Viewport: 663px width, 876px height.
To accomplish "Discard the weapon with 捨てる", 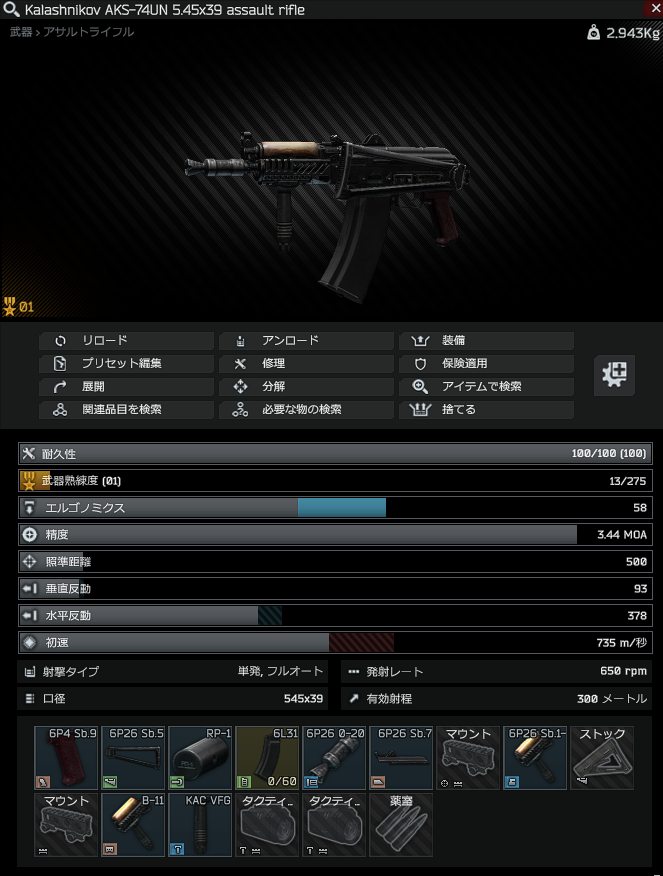I will 487,410.
